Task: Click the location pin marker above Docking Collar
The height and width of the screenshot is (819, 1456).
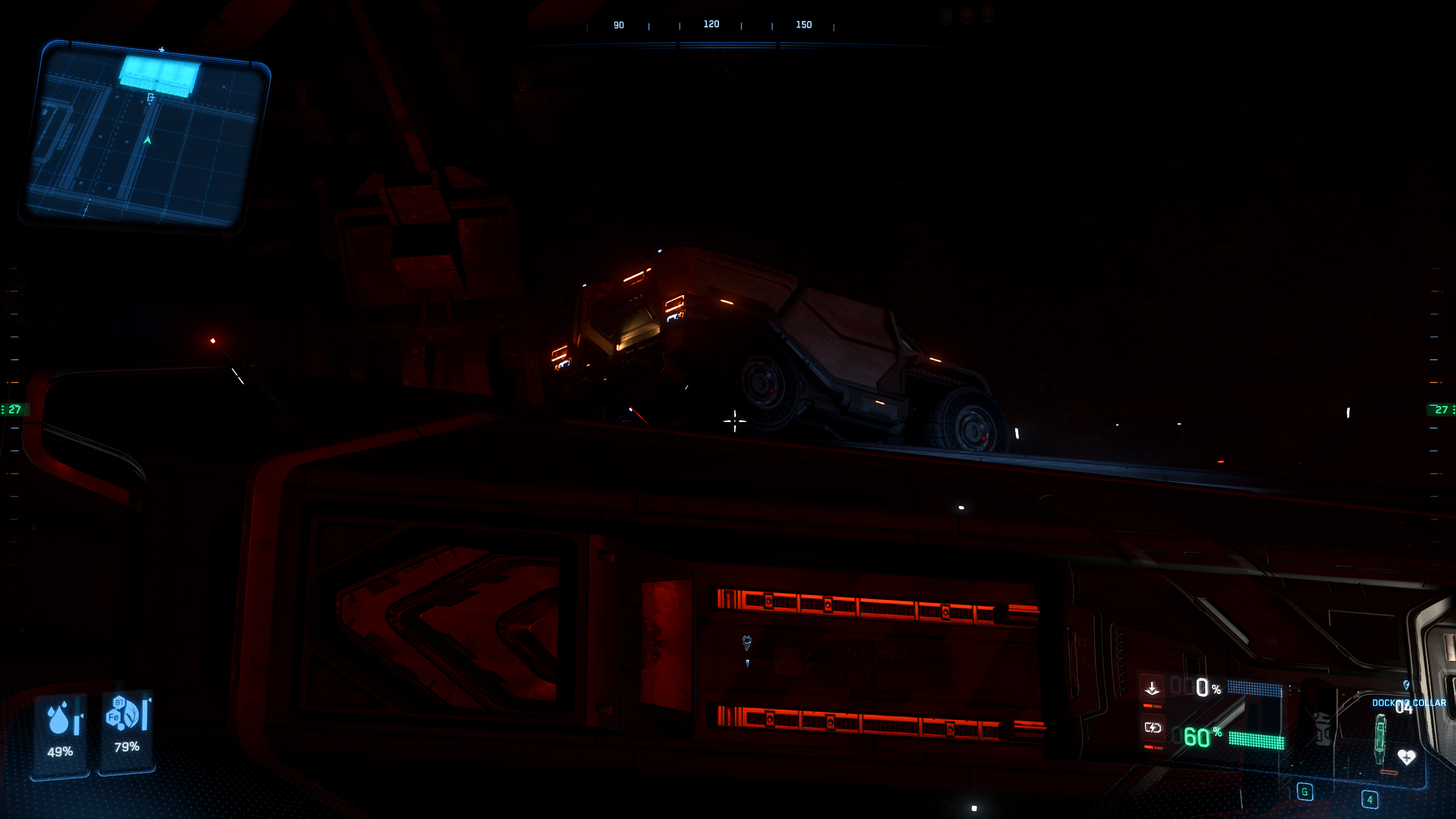Action: coord(1406,686)
